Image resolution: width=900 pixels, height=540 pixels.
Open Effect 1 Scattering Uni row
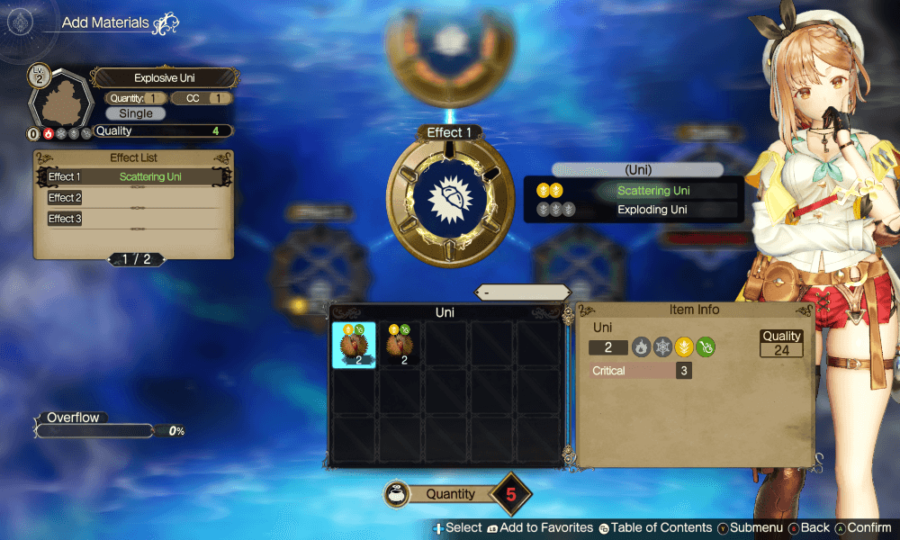tap(134, 177)
